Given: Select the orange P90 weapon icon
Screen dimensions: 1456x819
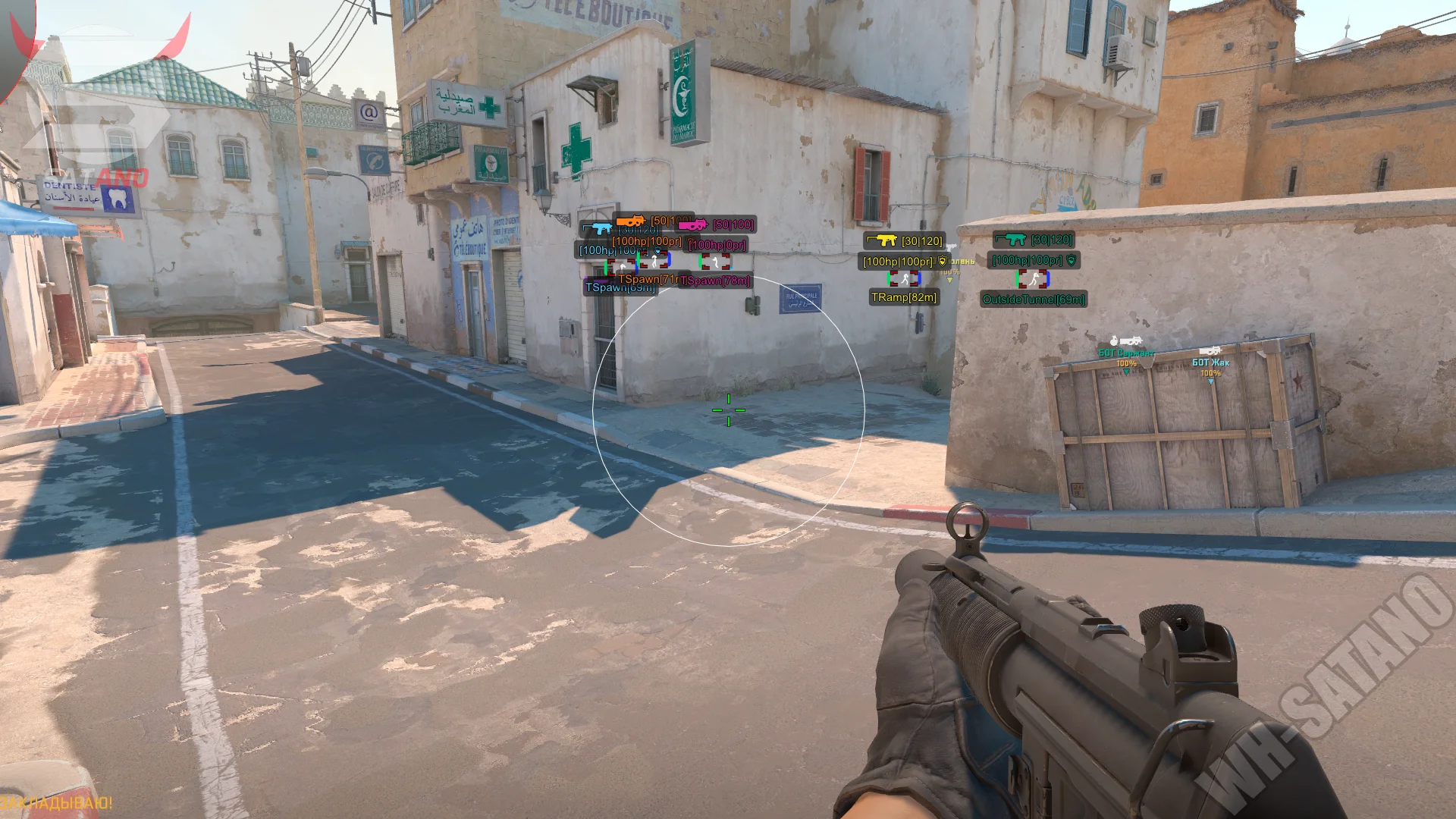Looking at the screenshot, I should [631, 221].
